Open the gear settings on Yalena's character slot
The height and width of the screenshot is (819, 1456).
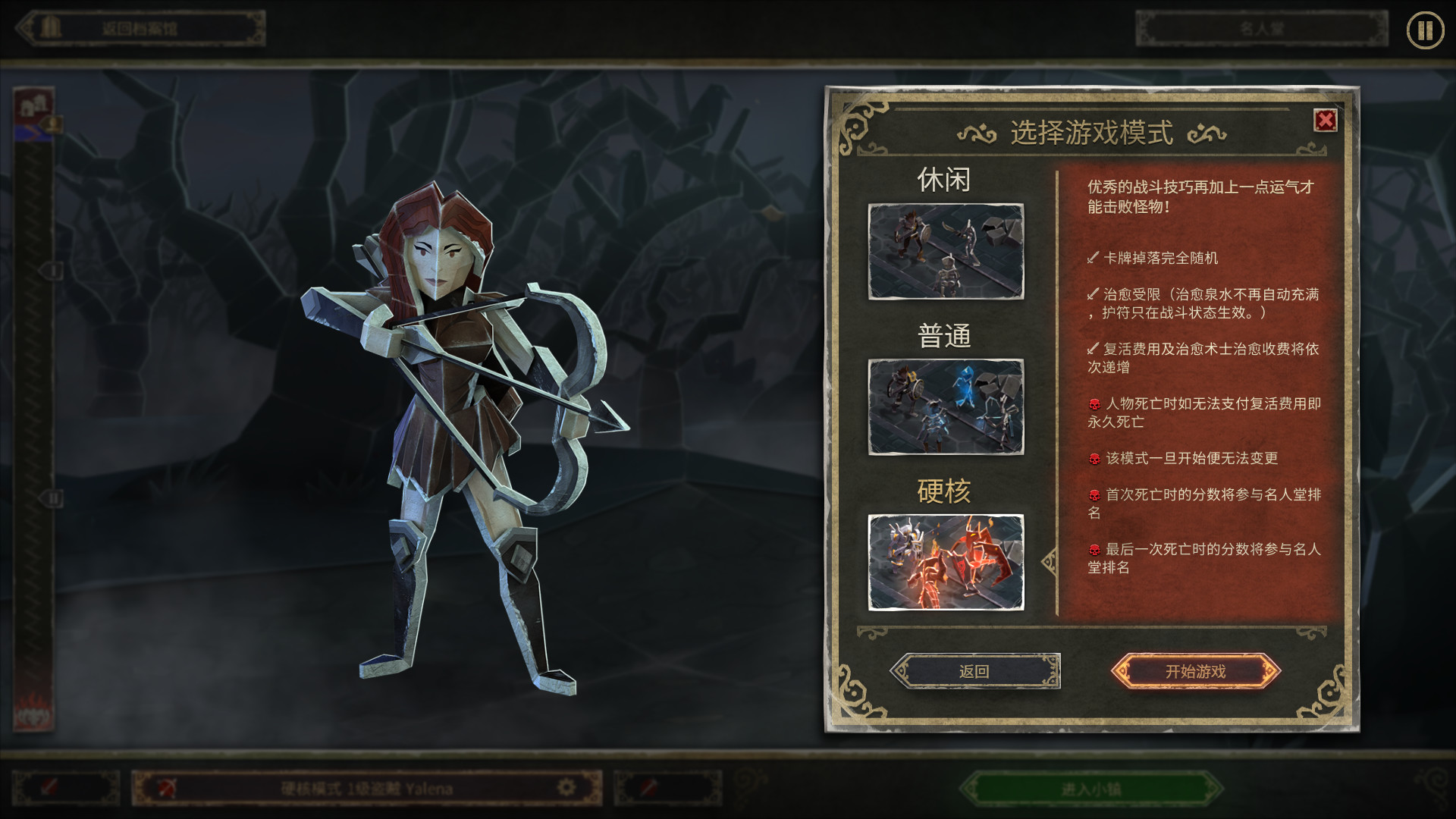click(565, 786)
